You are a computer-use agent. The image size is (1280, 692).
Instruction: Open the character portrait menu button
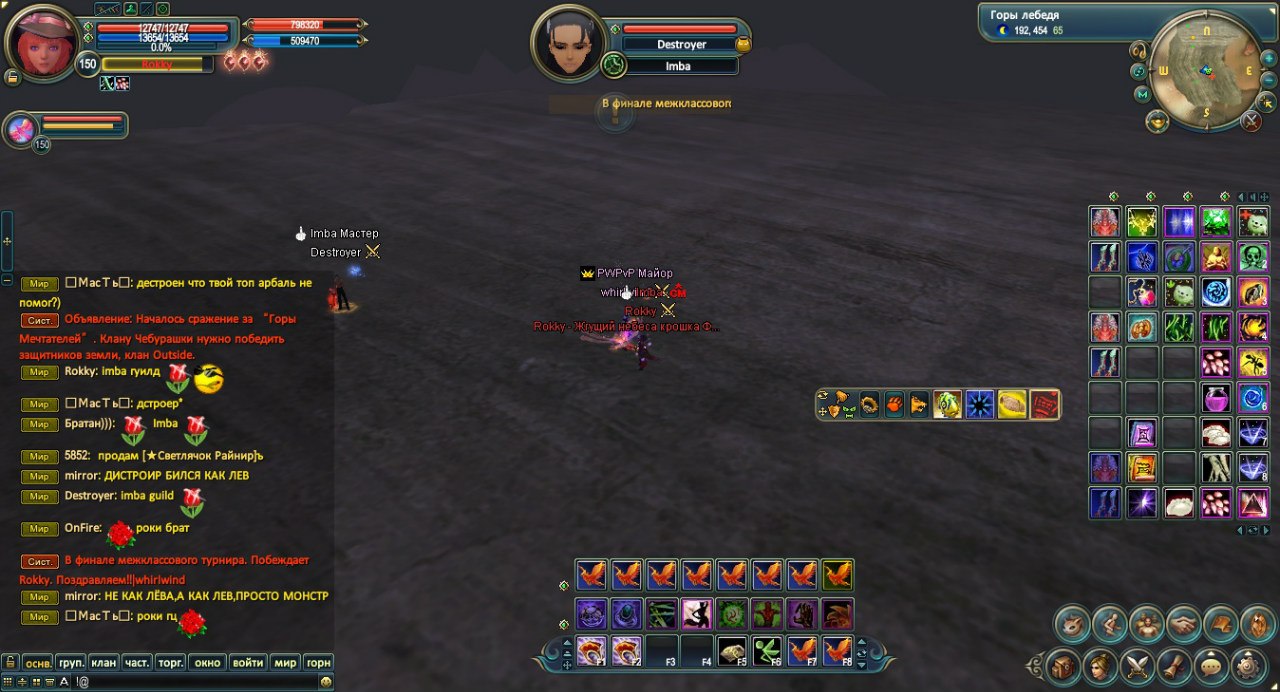[1101, 665]
